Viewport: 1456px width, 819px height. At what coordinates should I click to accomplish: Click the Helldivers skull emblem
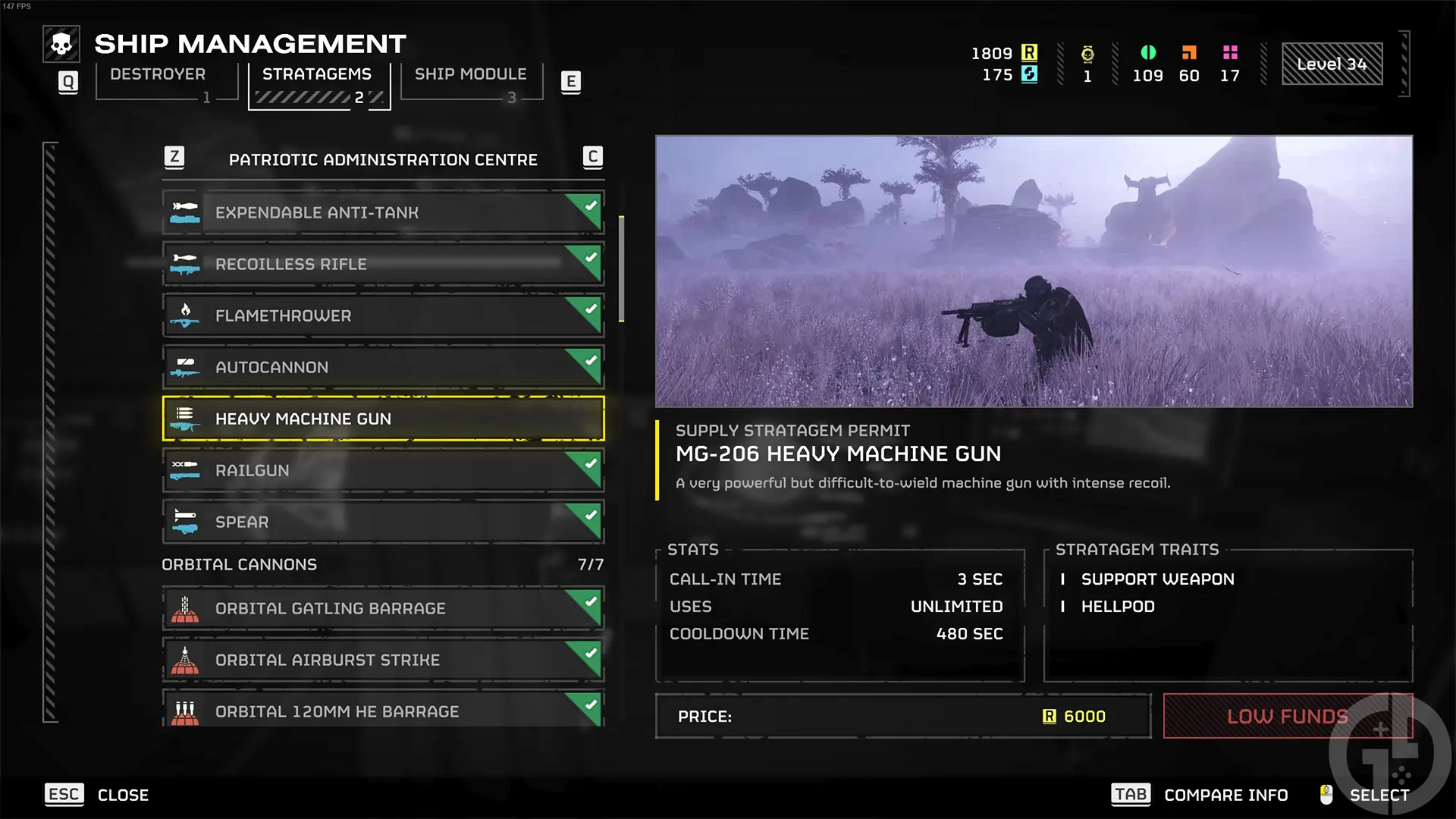[x=61, y=43]
